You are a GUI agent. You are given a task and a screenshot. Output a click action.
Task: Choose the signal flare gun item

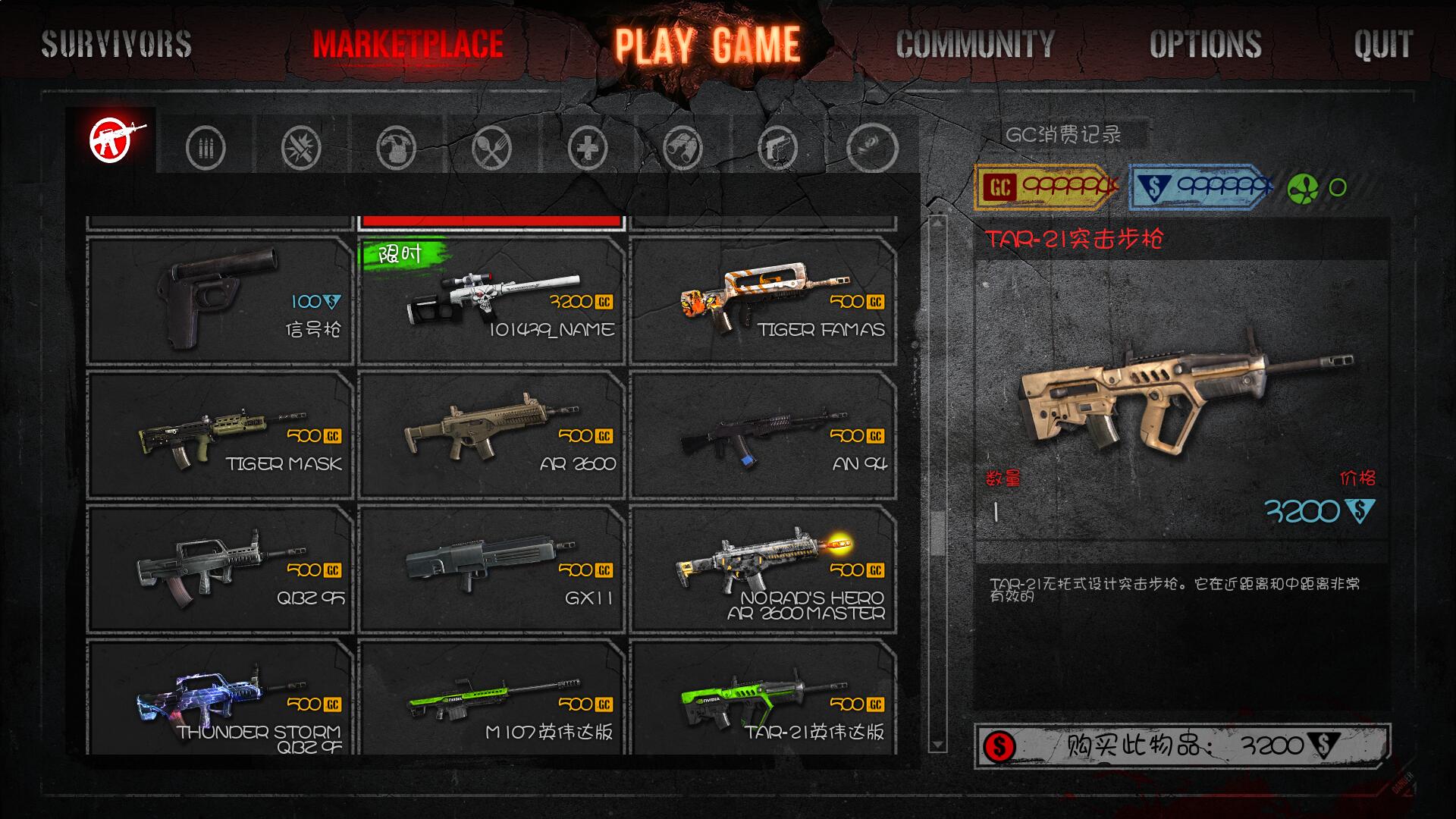pyautogui.click(x=220, y=301)
